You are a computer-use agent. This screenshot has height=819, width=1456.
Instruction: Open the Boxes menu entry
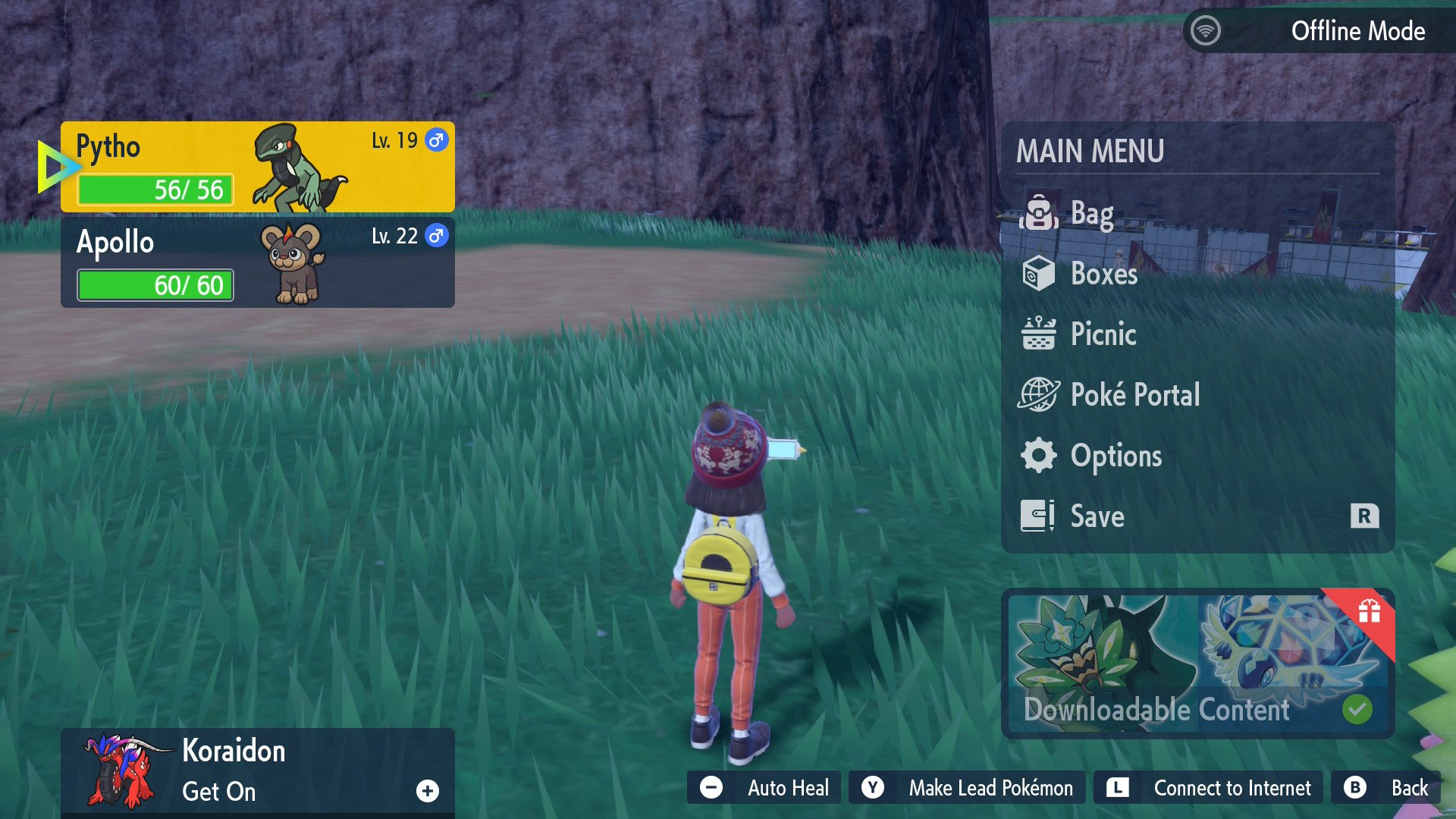(x=1103, y=274)
